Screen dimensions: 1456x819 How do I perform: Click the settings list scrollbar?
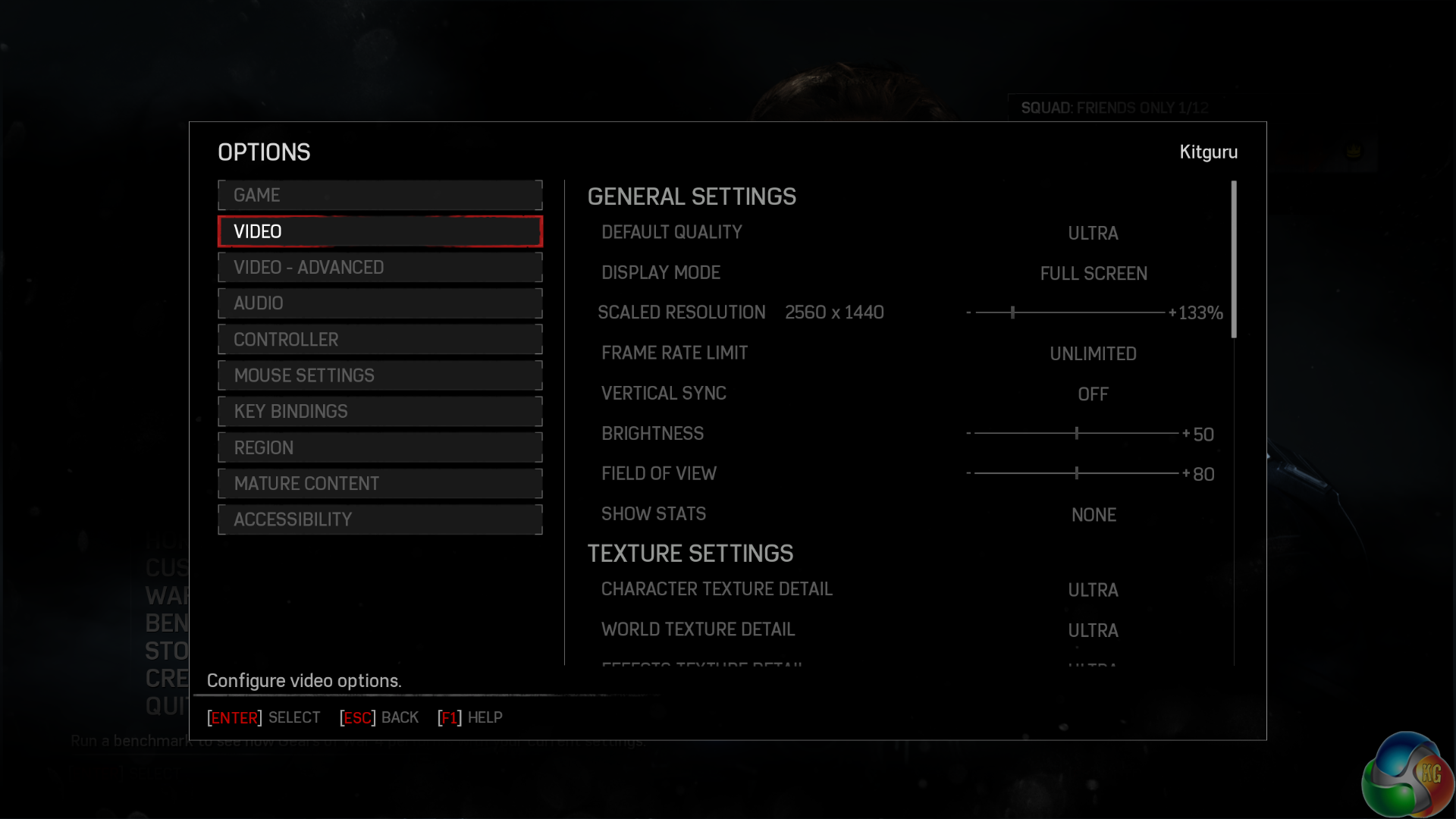tap(1234, 259)
